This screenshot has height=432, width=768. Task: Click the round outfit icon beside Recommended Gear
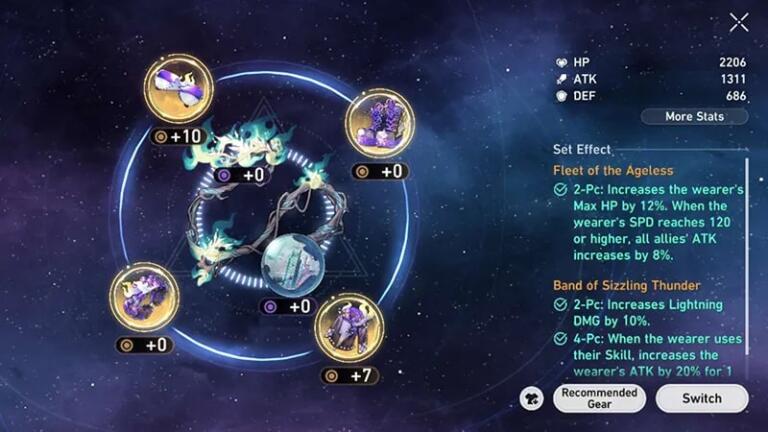pos(532,398)
